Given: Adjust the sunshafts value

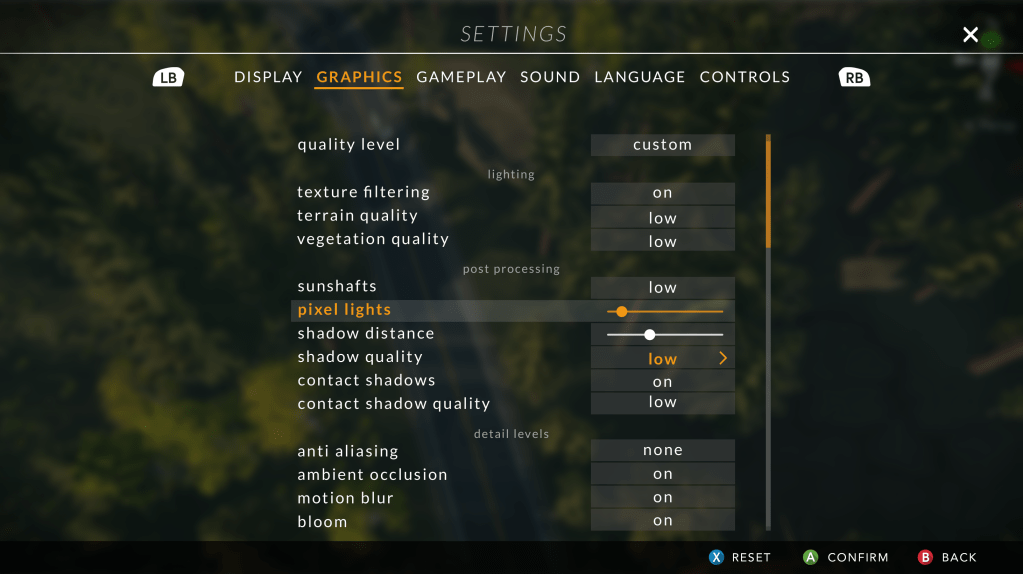Looking at the screenshot, I should click(x=662, y=287).
